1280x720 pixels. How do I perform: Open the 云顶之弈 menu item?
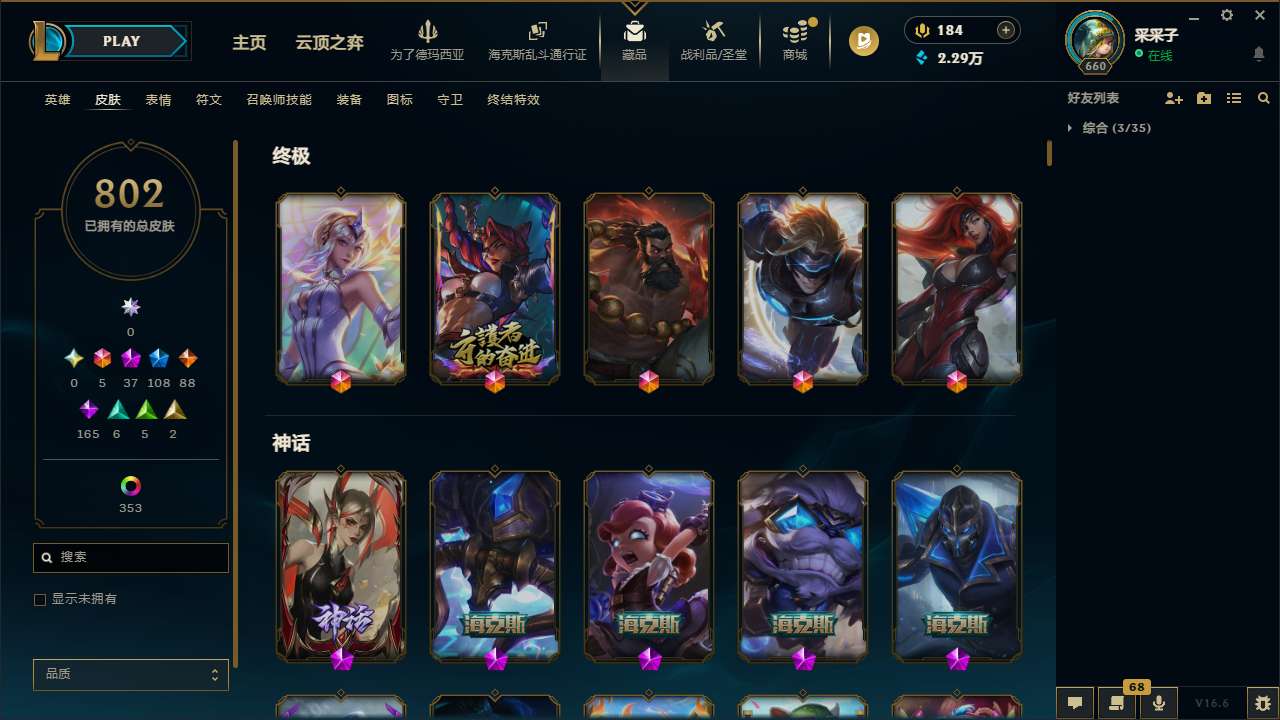pos(328,42)
